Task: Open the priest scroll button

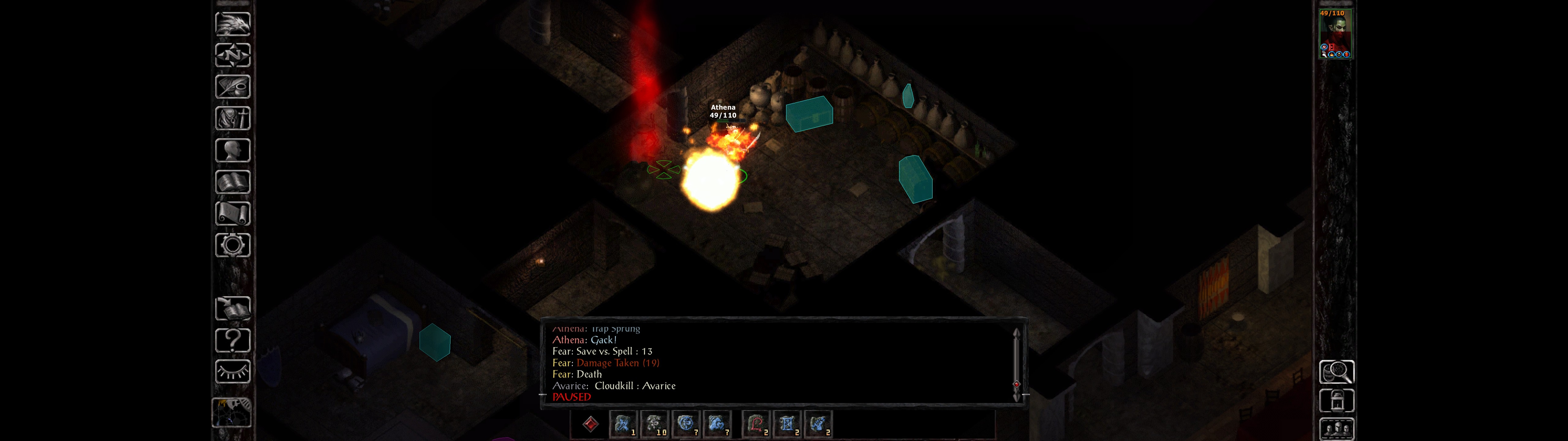Action: coord(232,214)
